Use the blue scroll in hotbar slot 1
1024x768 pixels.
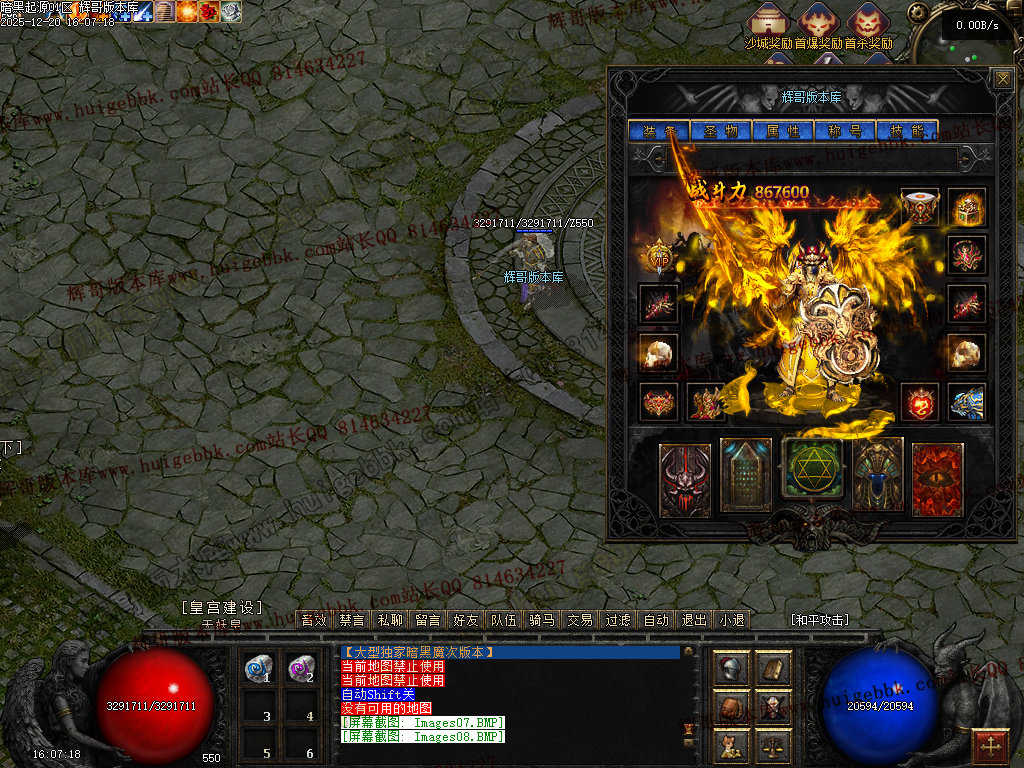pos(260,669)
